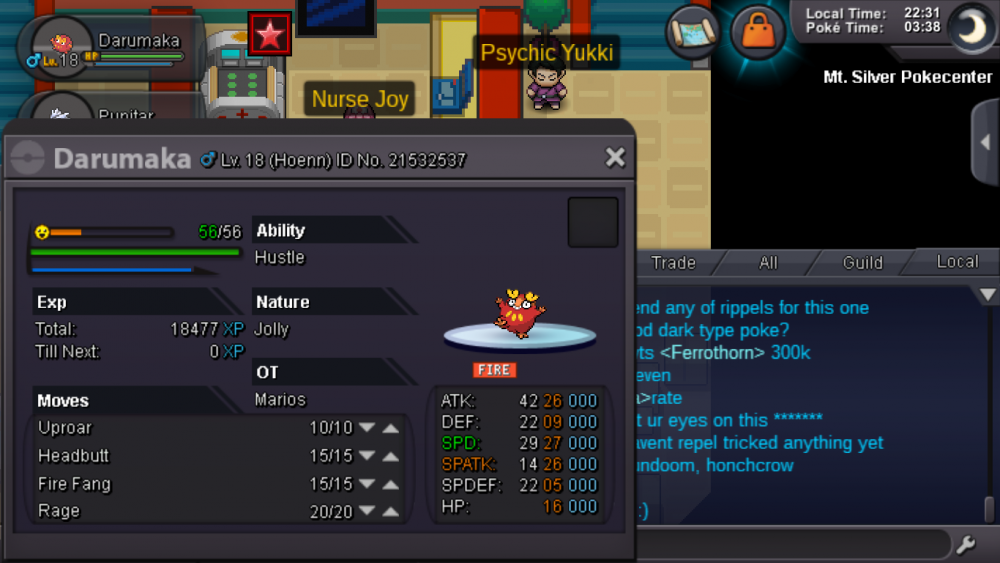
Task: Expand the side panel arrow tab
Action: pos(986,142)
